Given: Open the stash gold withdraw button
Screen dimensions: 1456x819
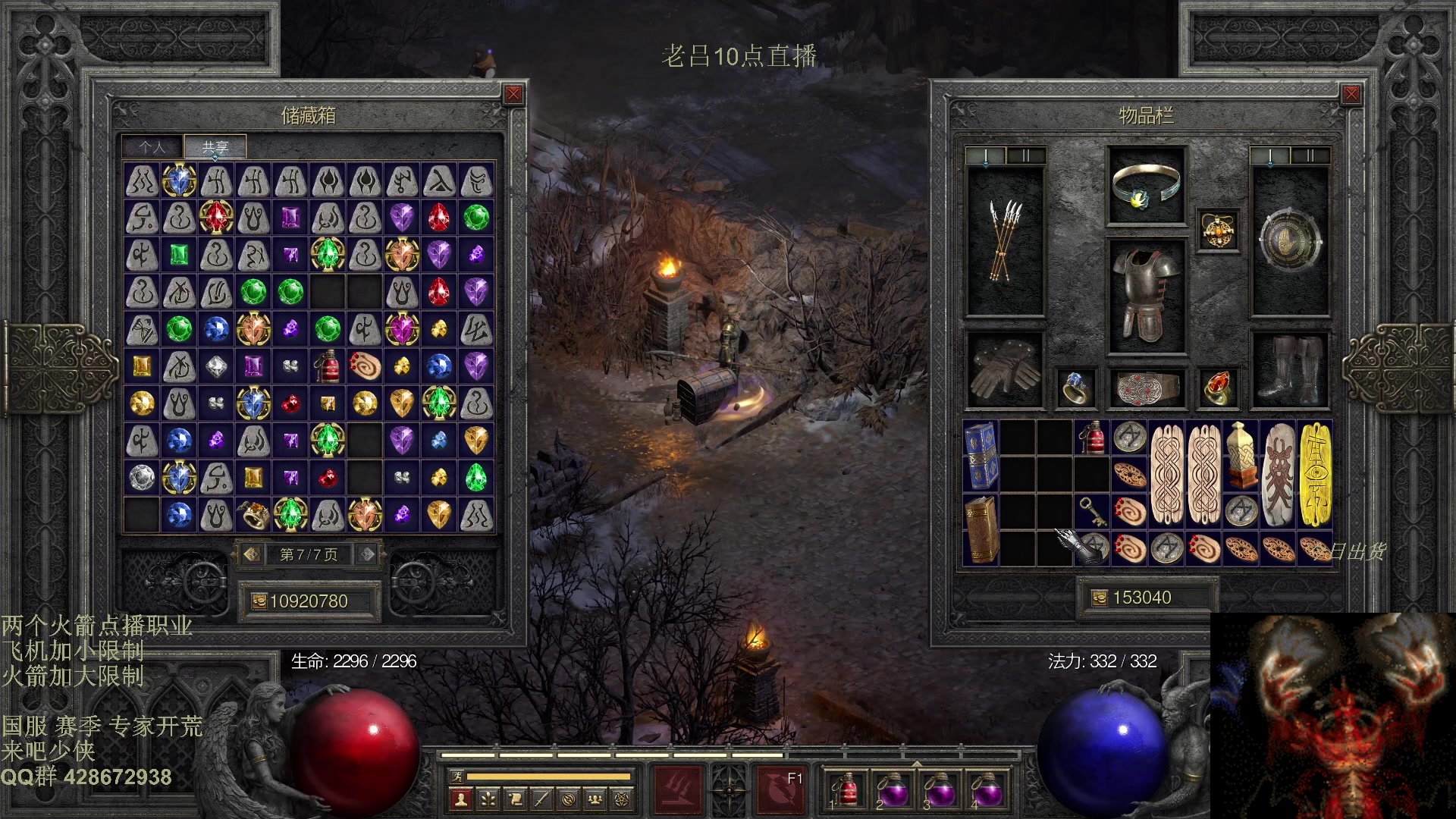Looking at the screenshot, I should (x=259, y=601).
